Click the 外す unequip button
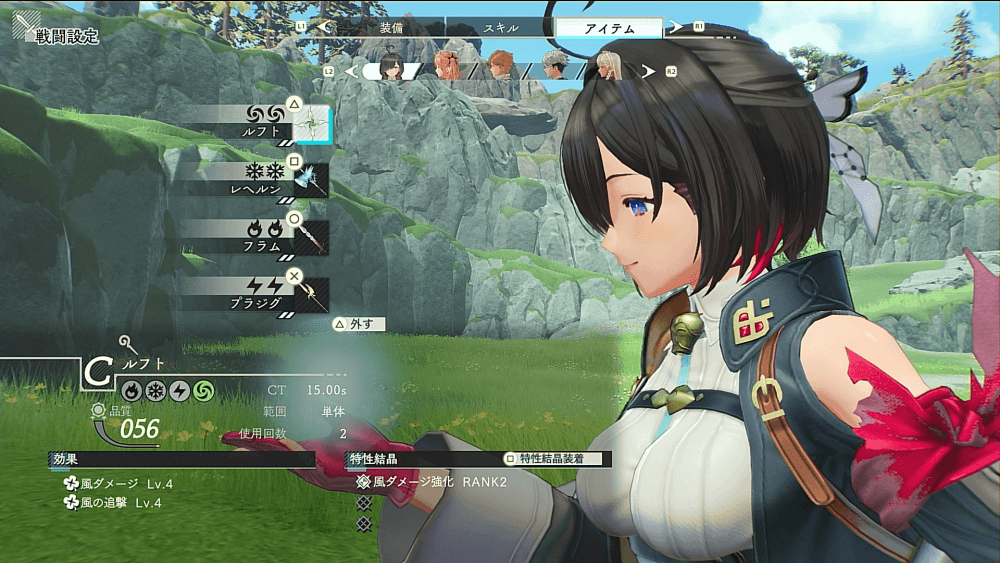 pyautogui.click(x=359, y=324)
